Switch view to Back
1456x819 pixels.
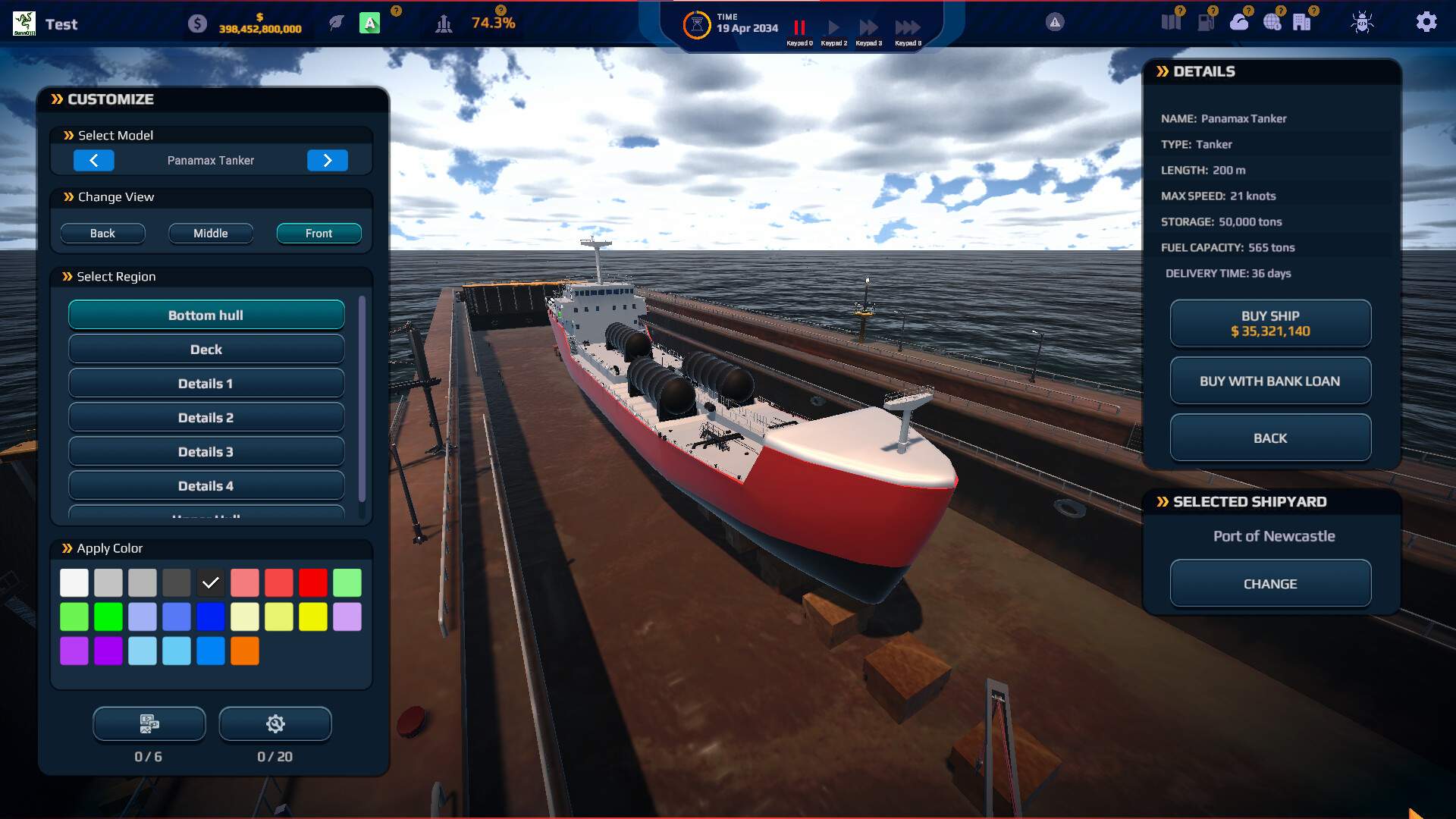coord(103,233)
